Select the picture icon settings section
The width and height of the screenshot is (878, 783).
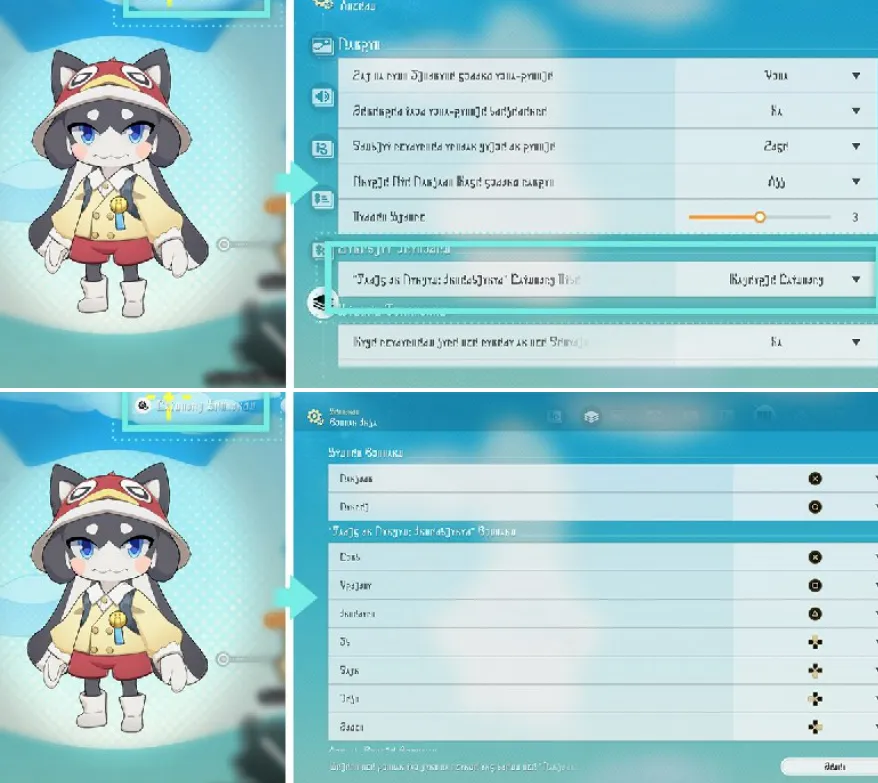[321, 45]
